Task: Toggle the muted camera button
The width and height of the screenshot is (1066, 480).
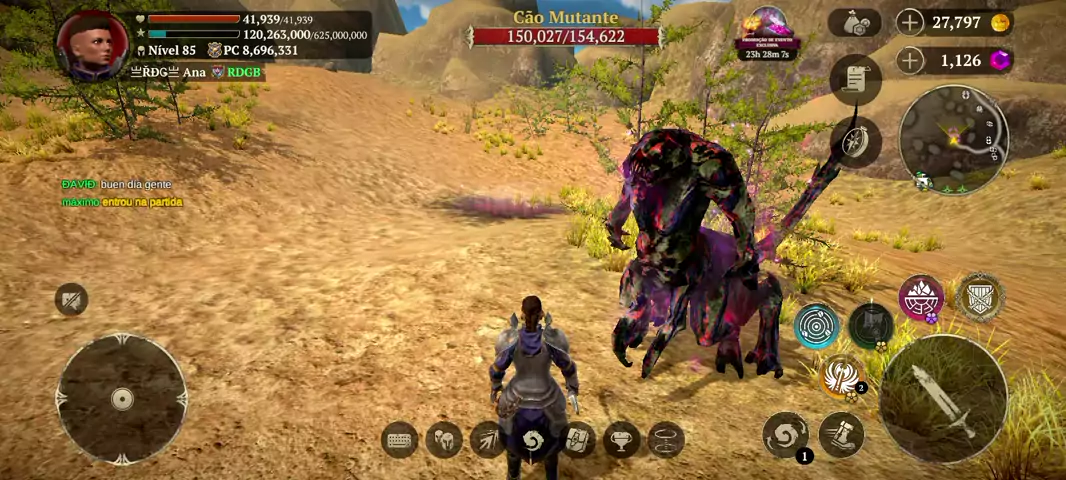Action: click(x=71, y=299)
